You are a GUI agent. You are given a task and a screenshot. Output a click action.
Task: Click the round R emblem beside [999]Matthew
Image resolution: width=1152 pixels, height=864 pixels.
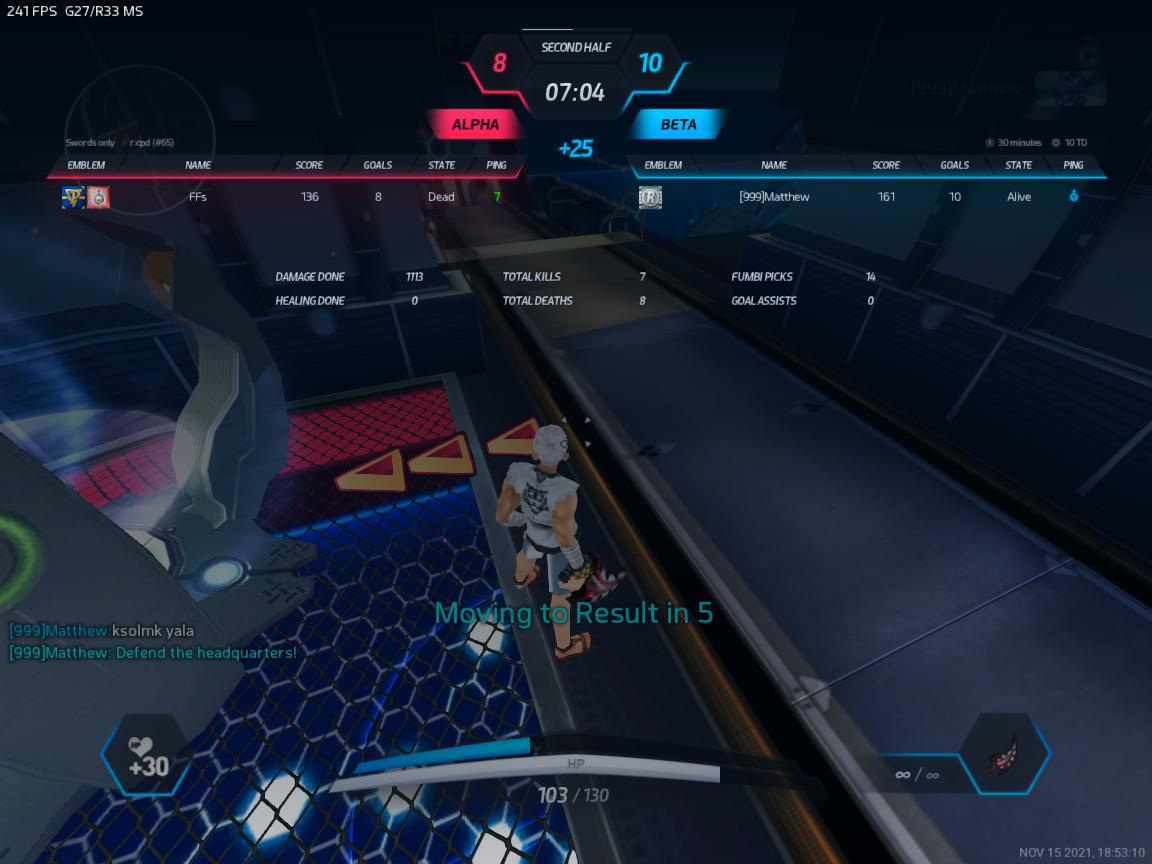tap(650, 198)
